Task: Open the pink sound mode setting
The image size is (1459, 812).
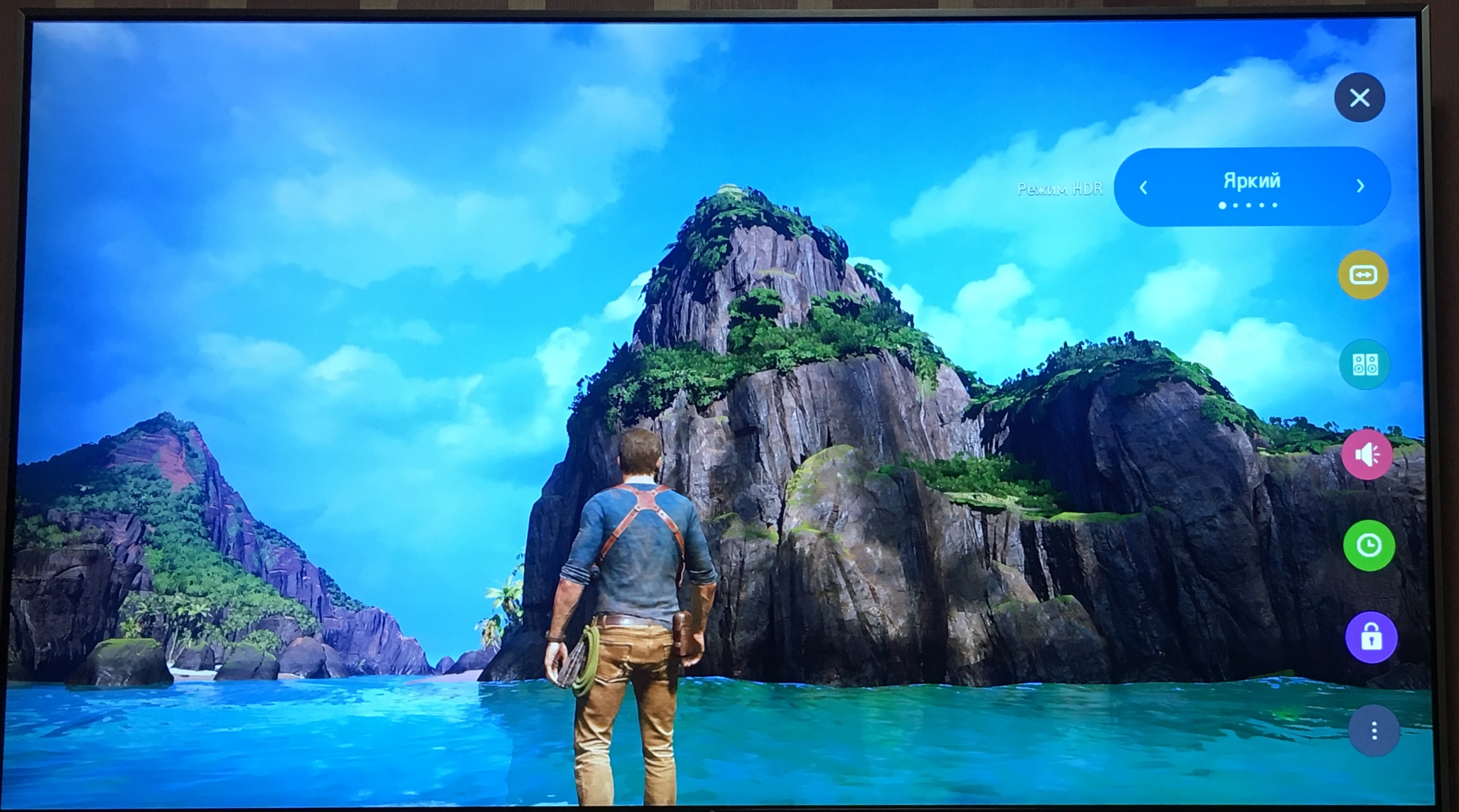Action: (x=1367, y=455)
